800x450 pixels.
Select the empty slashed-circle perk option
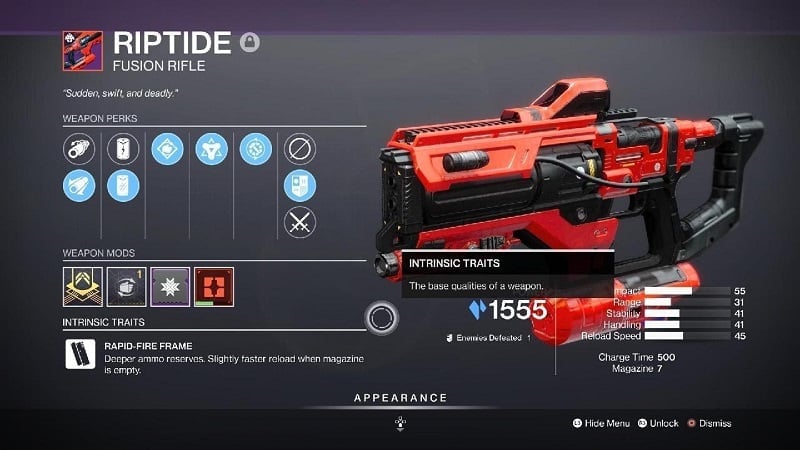pyautogui.click(x=300, y=150)
